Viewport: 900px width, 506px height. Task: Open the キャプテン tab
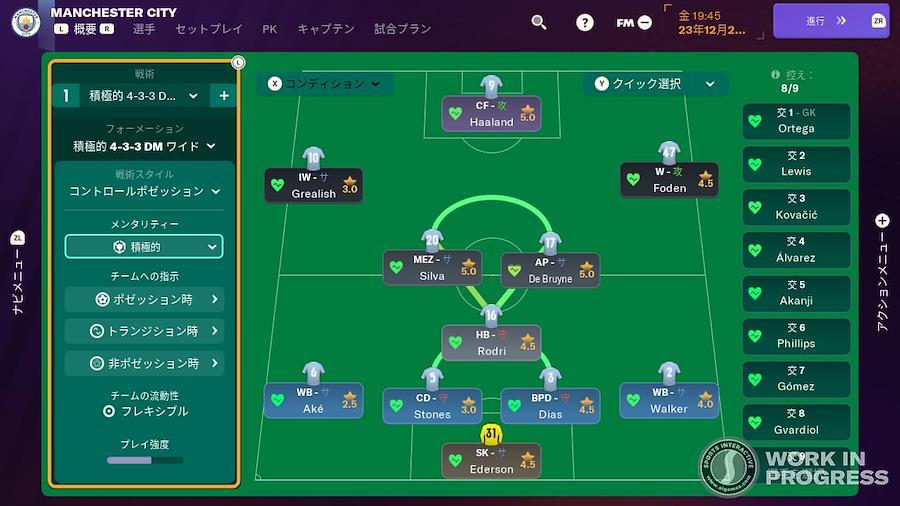(326, 29)
